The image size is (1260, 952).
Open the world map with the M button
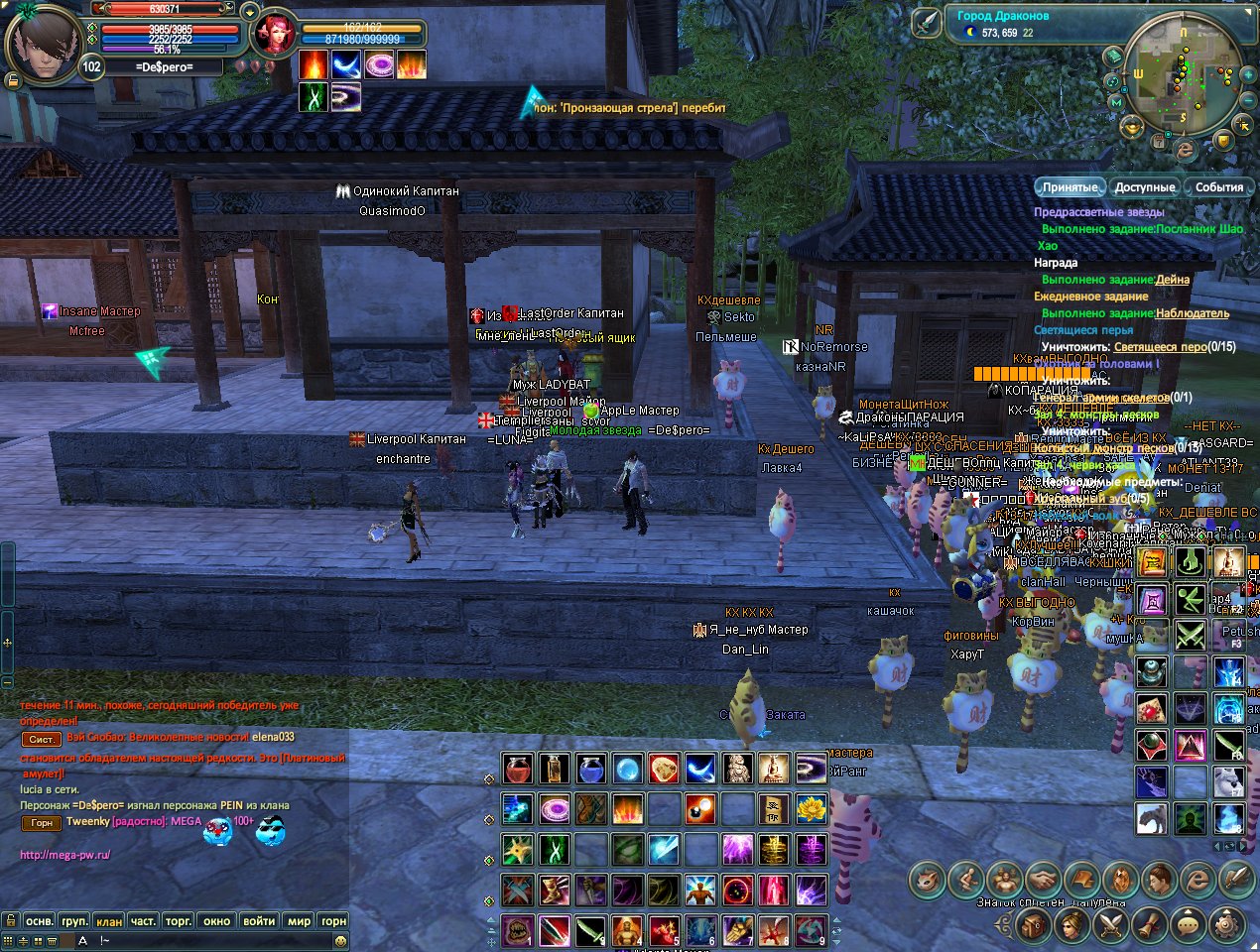point(1118,102)
